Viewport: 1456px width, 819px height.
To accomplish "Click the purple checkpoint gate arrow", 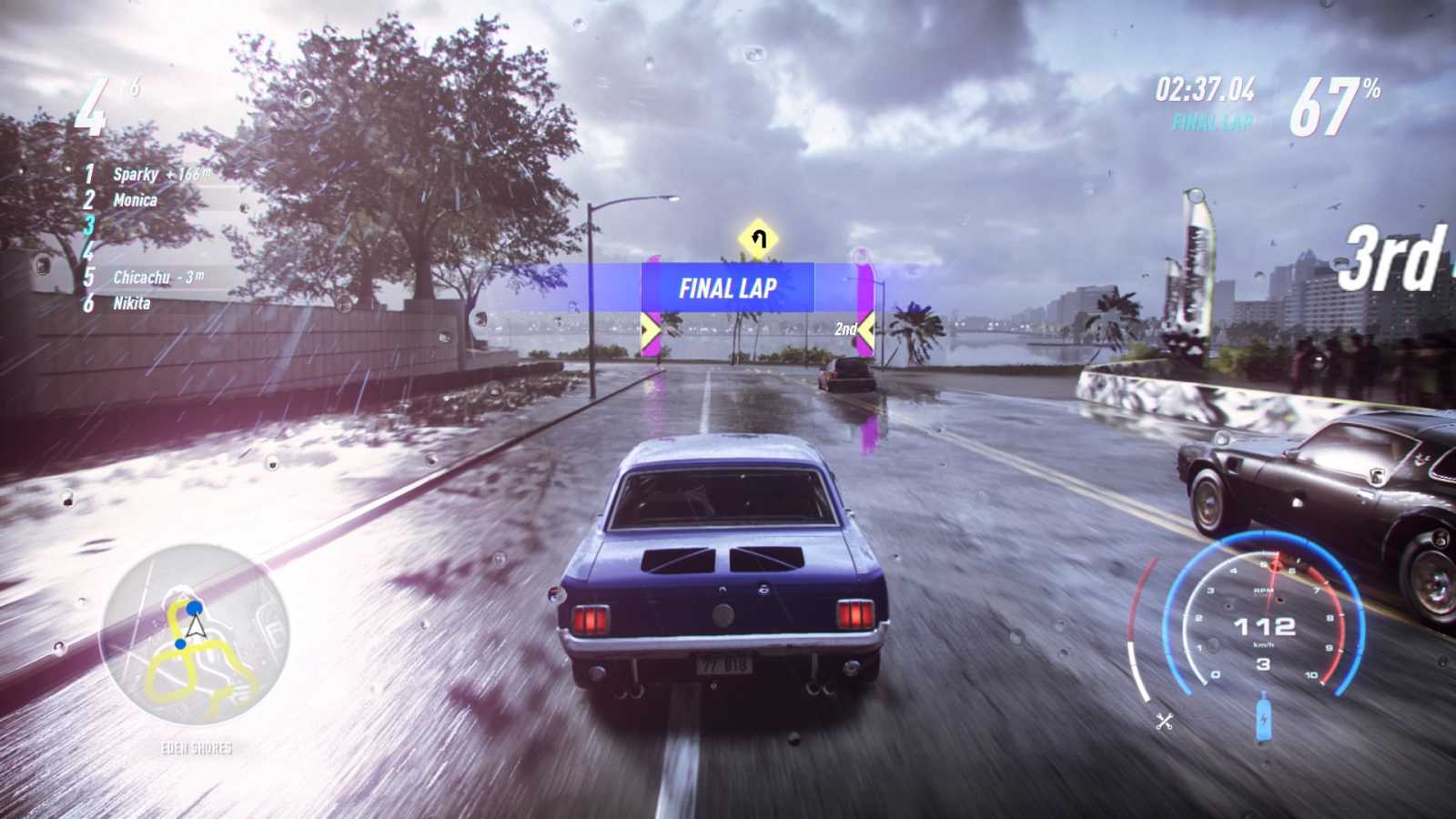I will pos(650,329).
